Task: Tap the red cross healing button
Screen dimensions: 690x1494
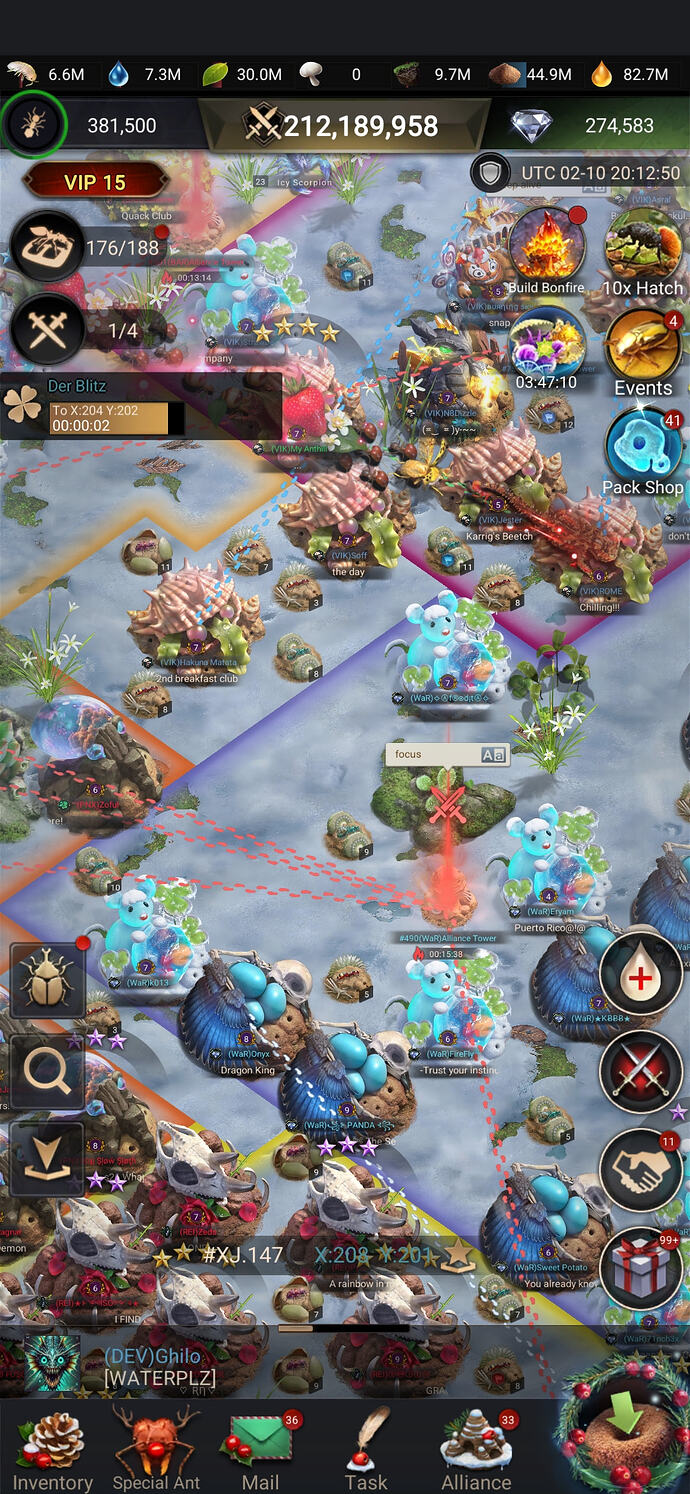Action: [640, 973]
